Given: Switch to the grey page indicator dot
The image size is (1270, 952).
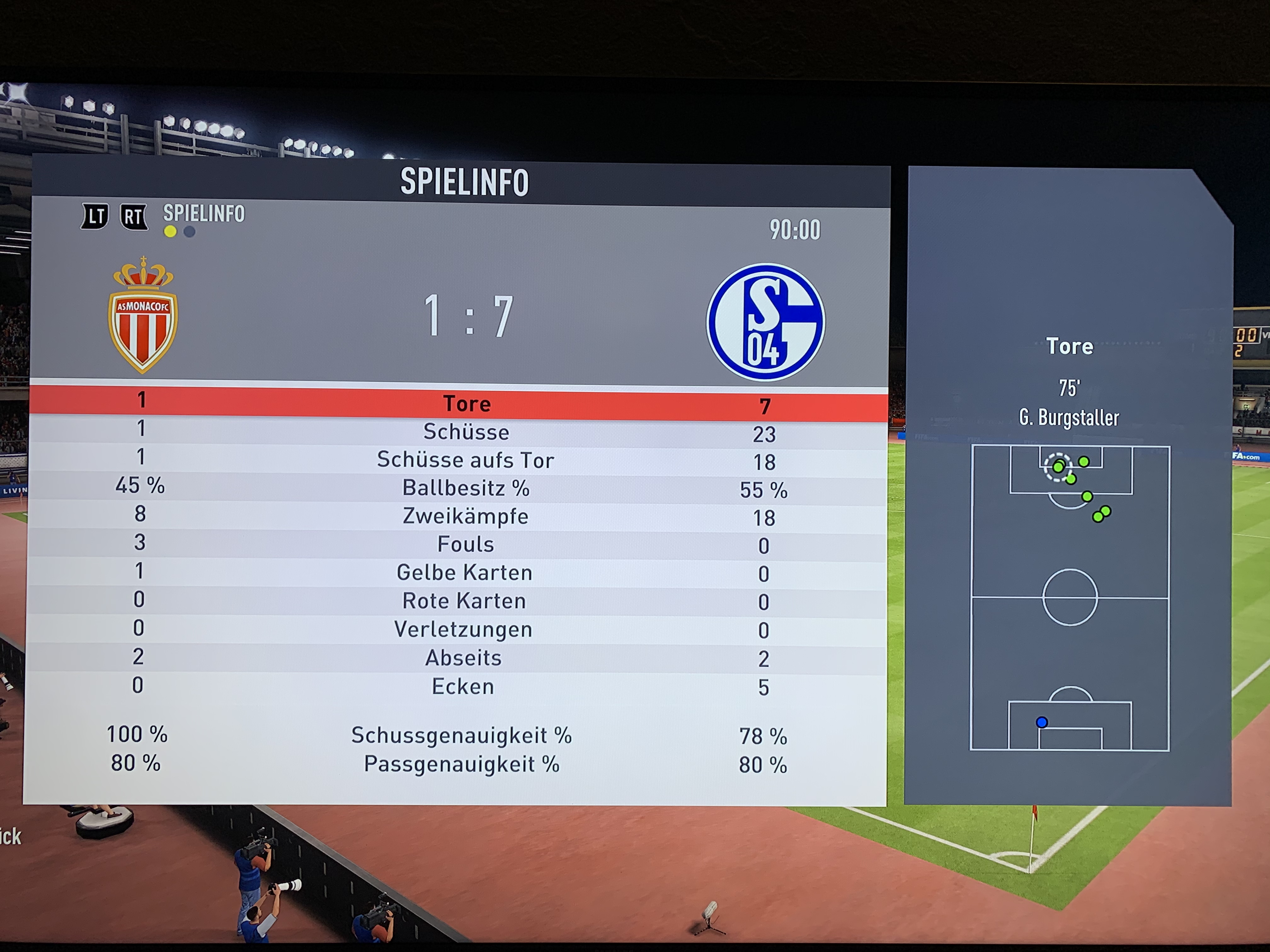Looking at the screenshot, I should [x=190, y=232].
